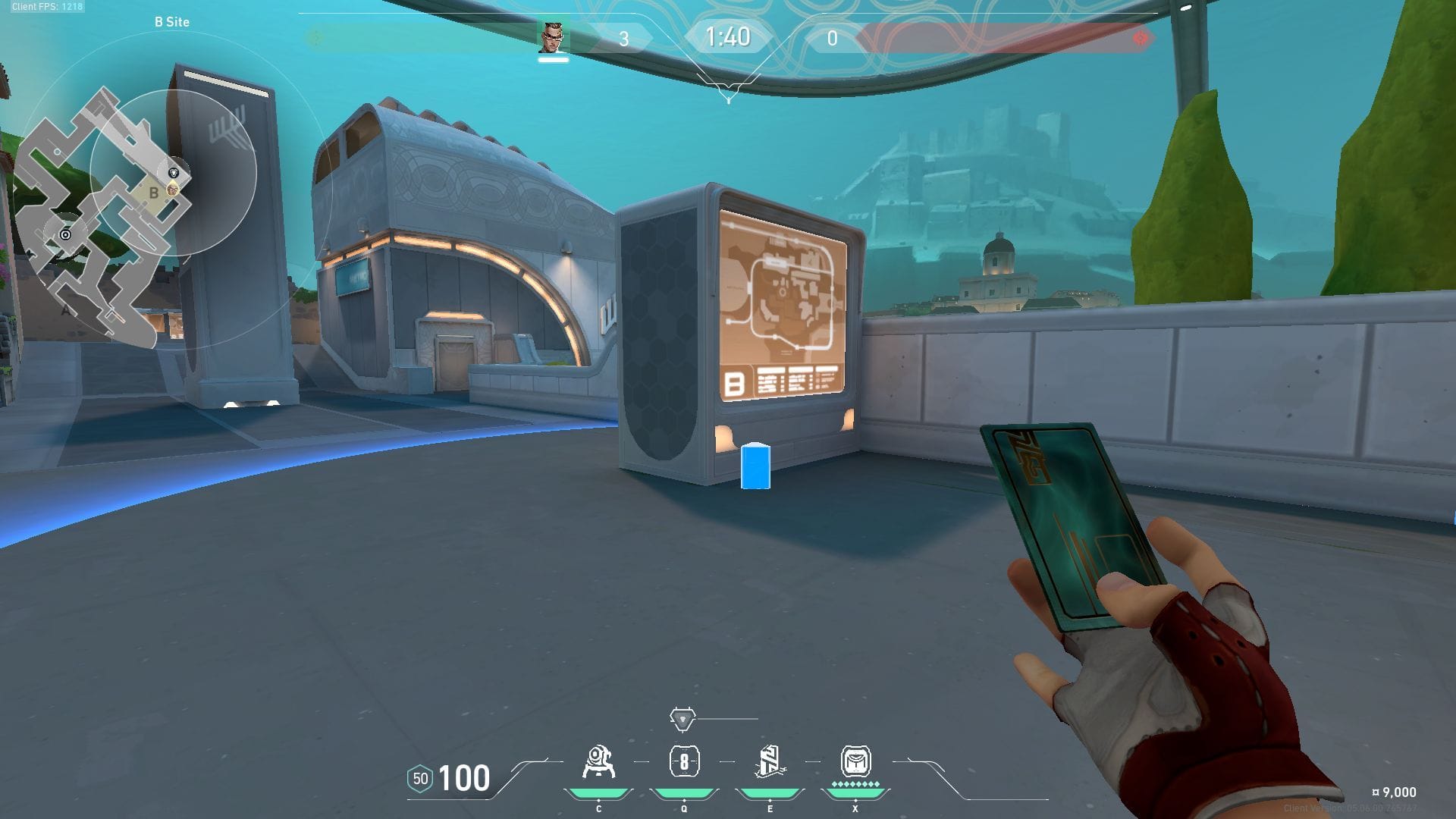Trigger the Tour De Force ultimate
The width and height of the screenshot is (1456, 819).
click(855, 761)
